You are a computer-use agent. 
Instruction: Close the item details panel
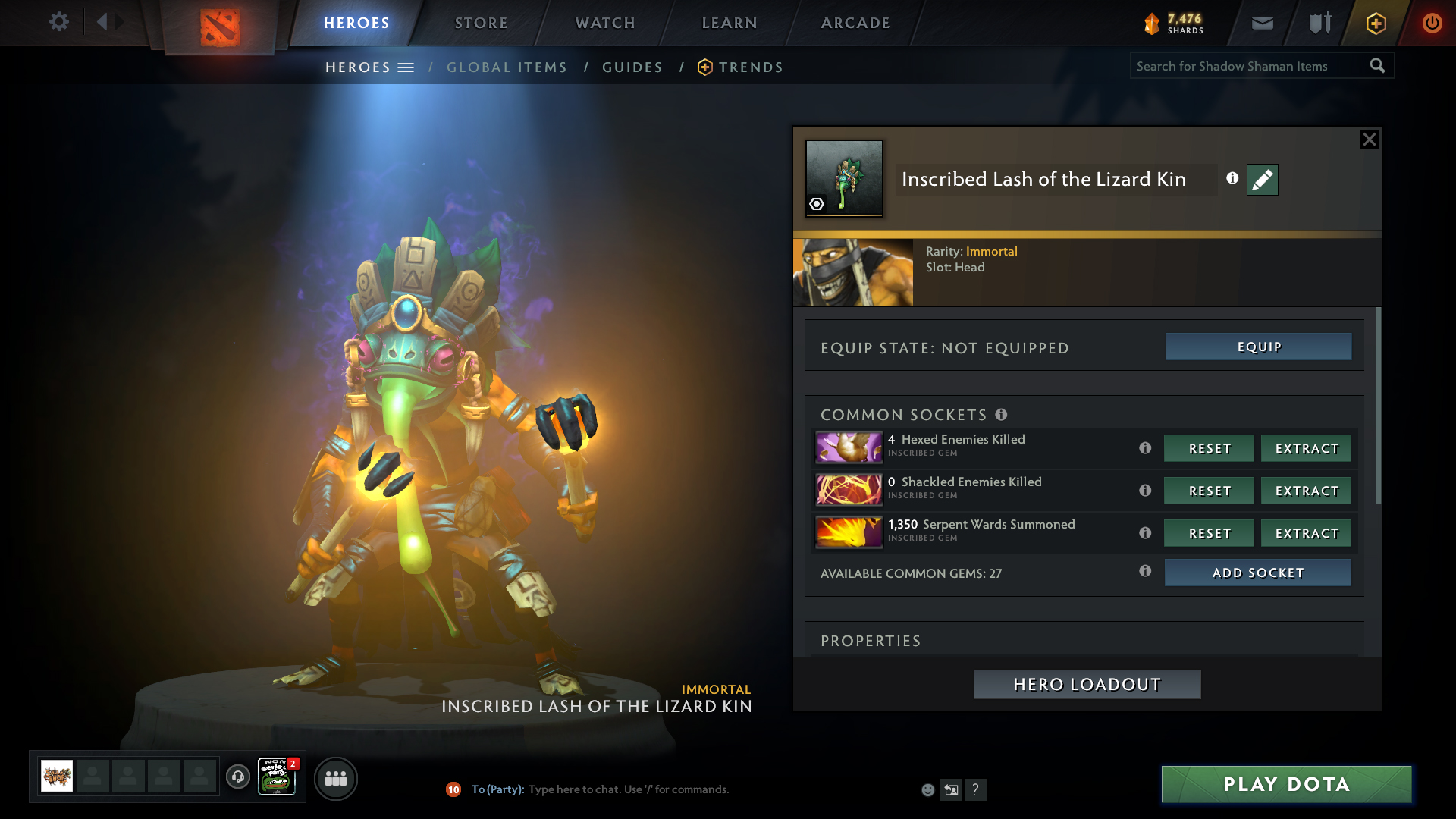tap(1369, 140)
